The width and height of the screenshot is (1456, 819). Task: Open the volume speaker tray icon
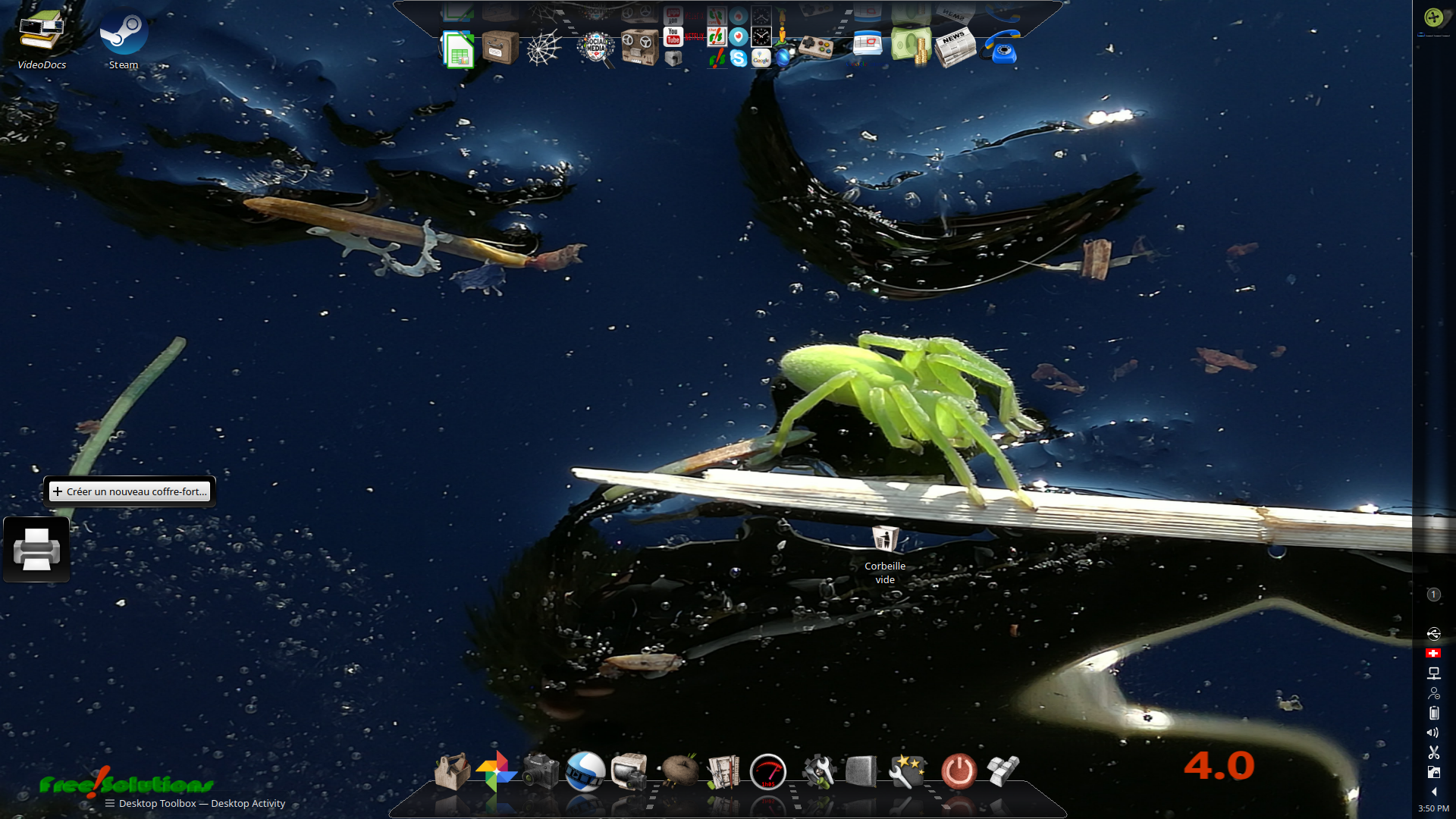click(x=1433, y=733)
